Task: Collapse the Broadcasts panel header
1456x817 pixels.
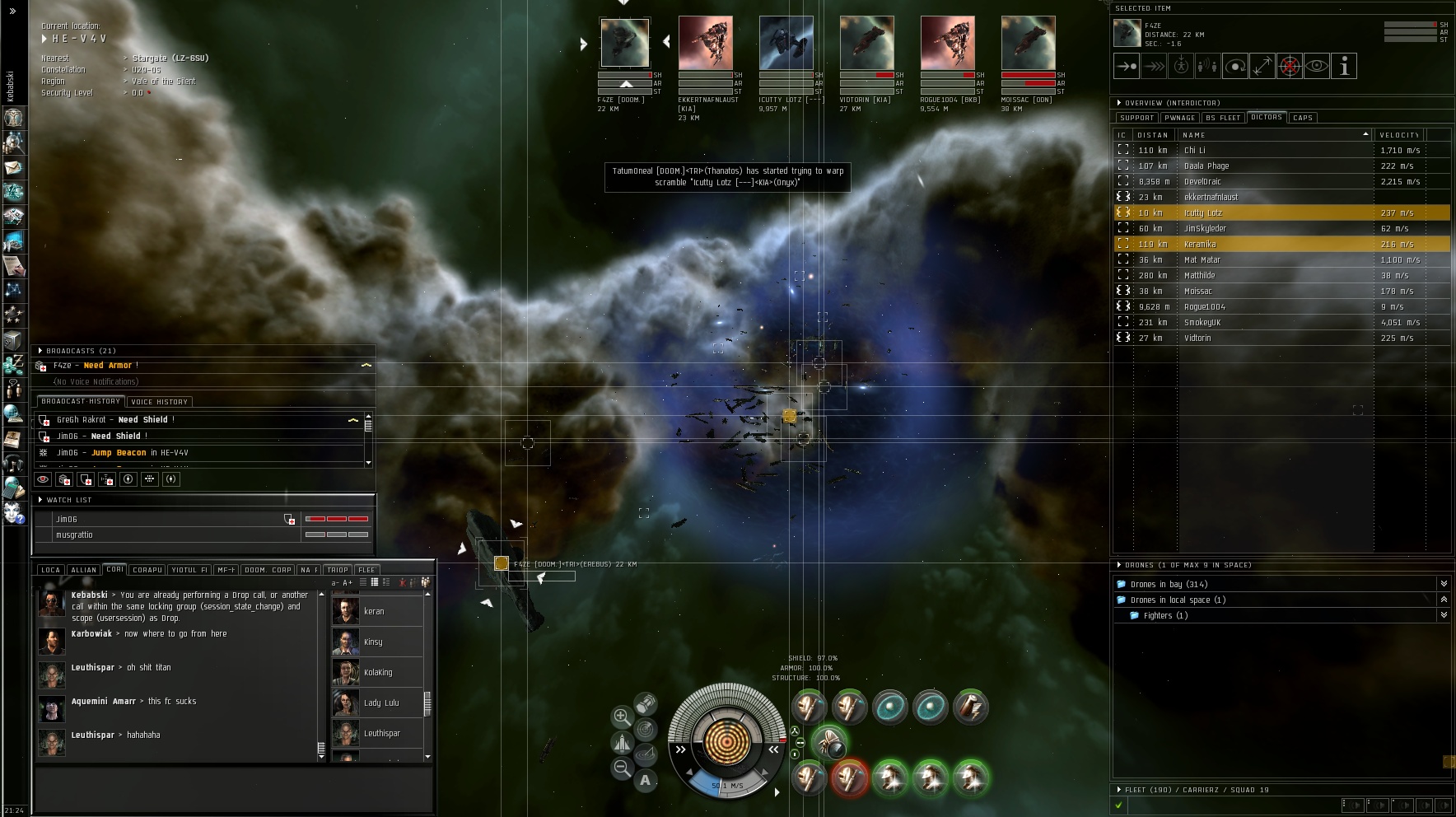Action: (x=40, y=351)
